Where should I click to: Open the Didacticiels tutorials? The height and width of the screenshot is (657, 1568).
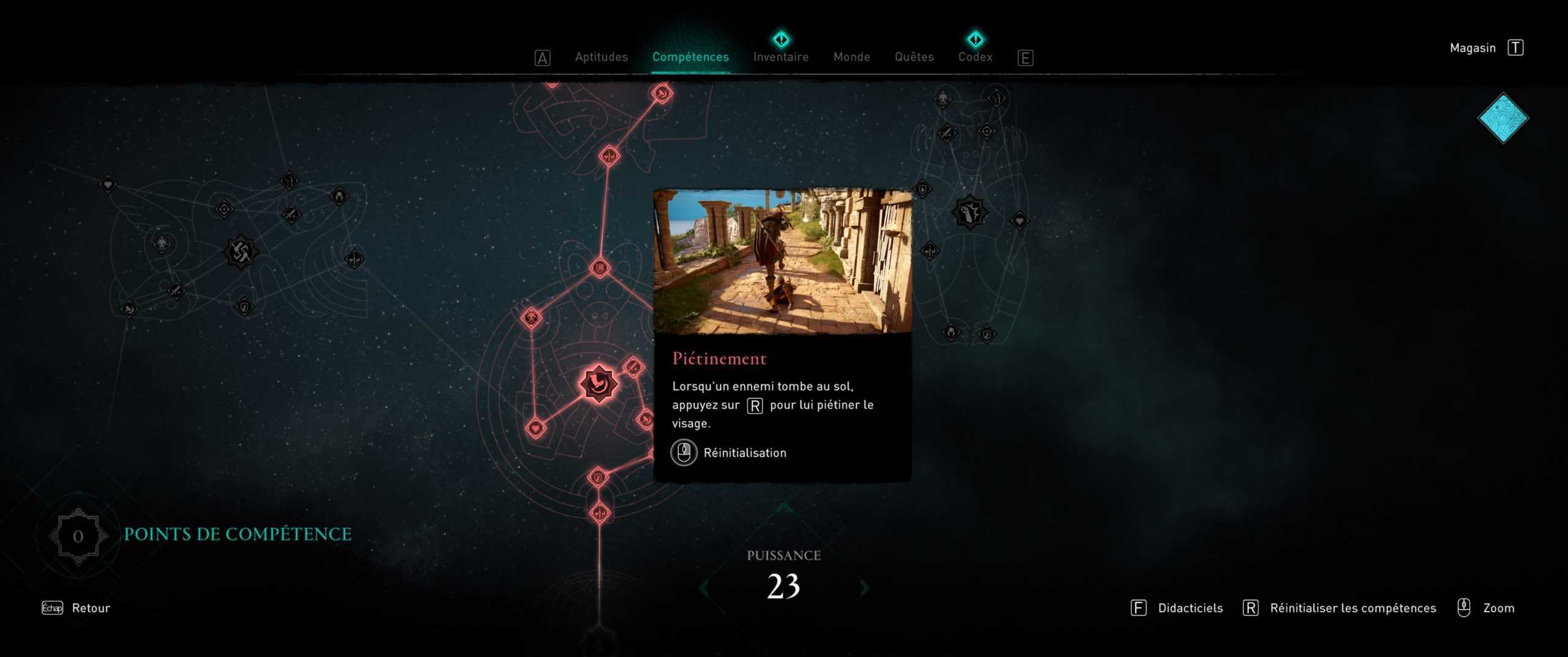point(1189,608)
